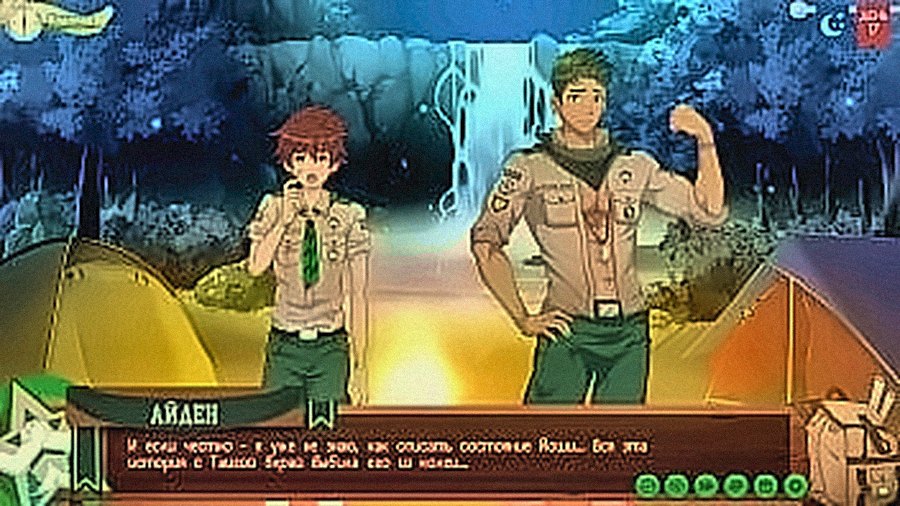Click the green round button with ring icon
The image size is (900, 506).
(x=795, y=486)
